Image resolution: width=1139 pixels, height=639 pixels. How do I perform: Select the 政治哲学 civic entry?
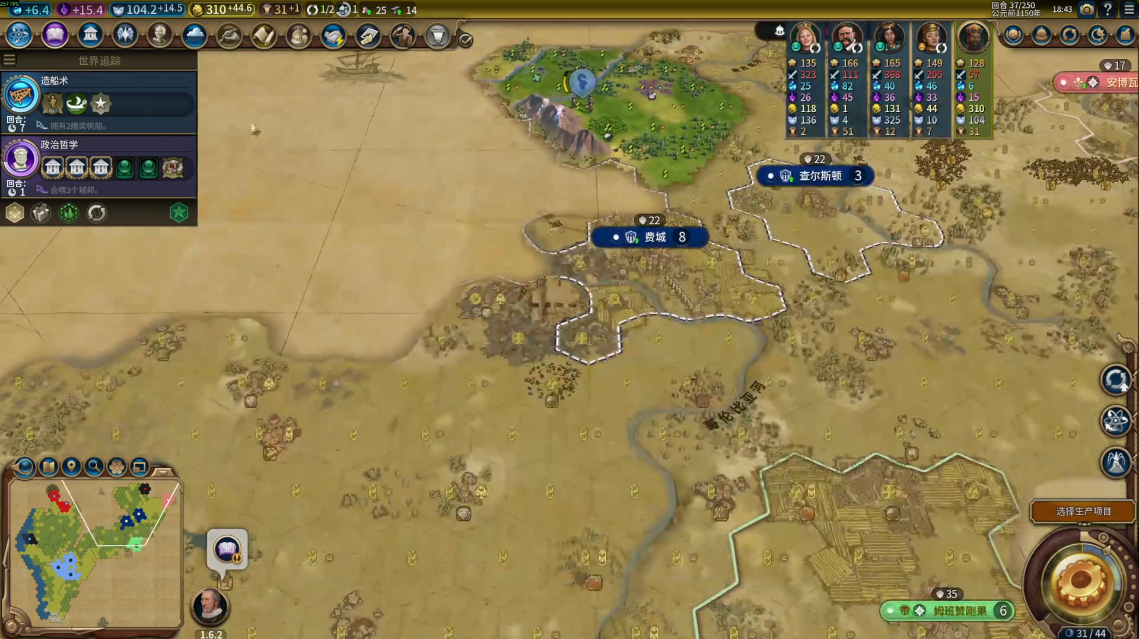coord(98,160)
